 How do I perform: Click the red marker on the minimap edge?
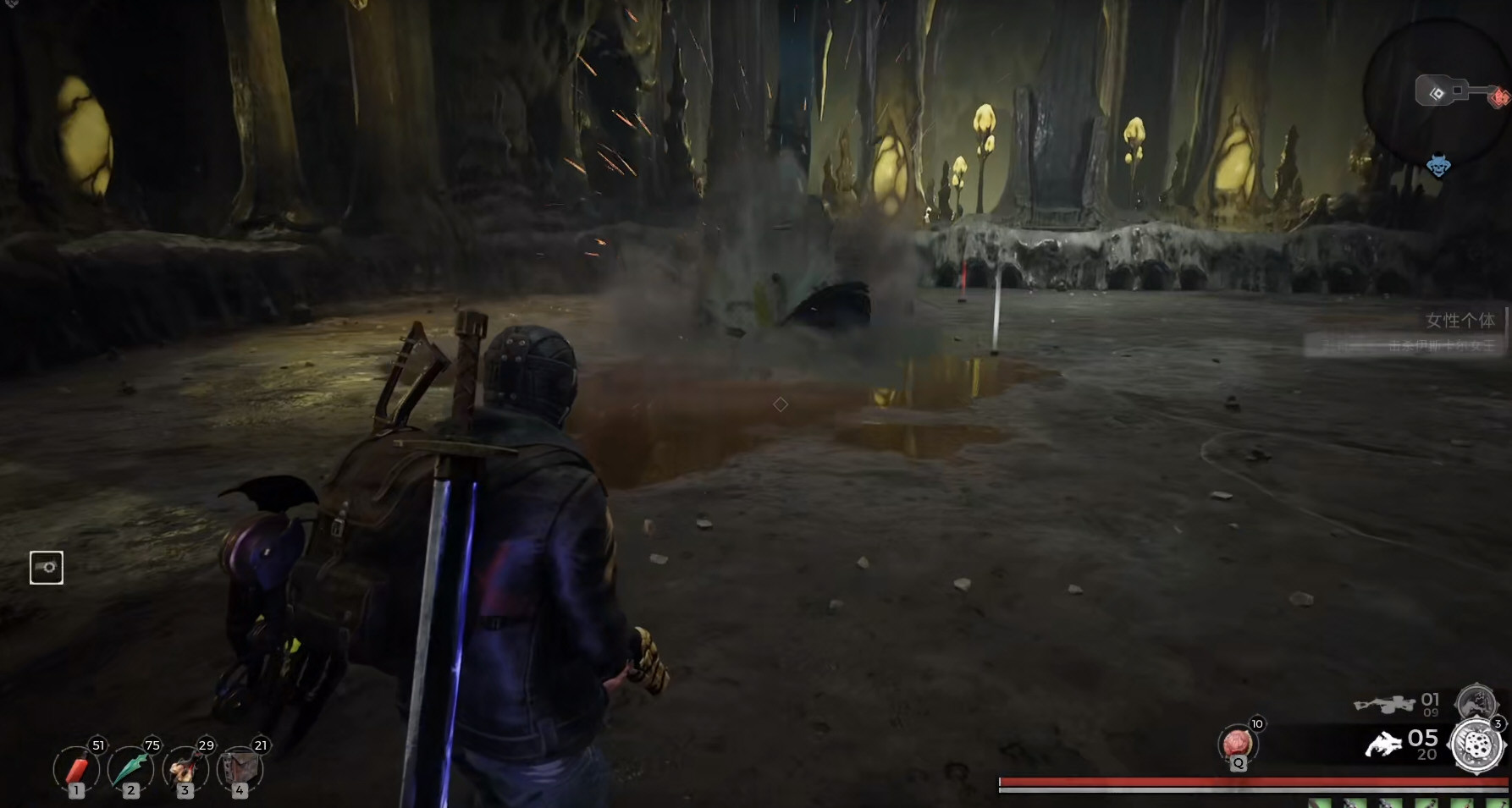point(1501,96)
